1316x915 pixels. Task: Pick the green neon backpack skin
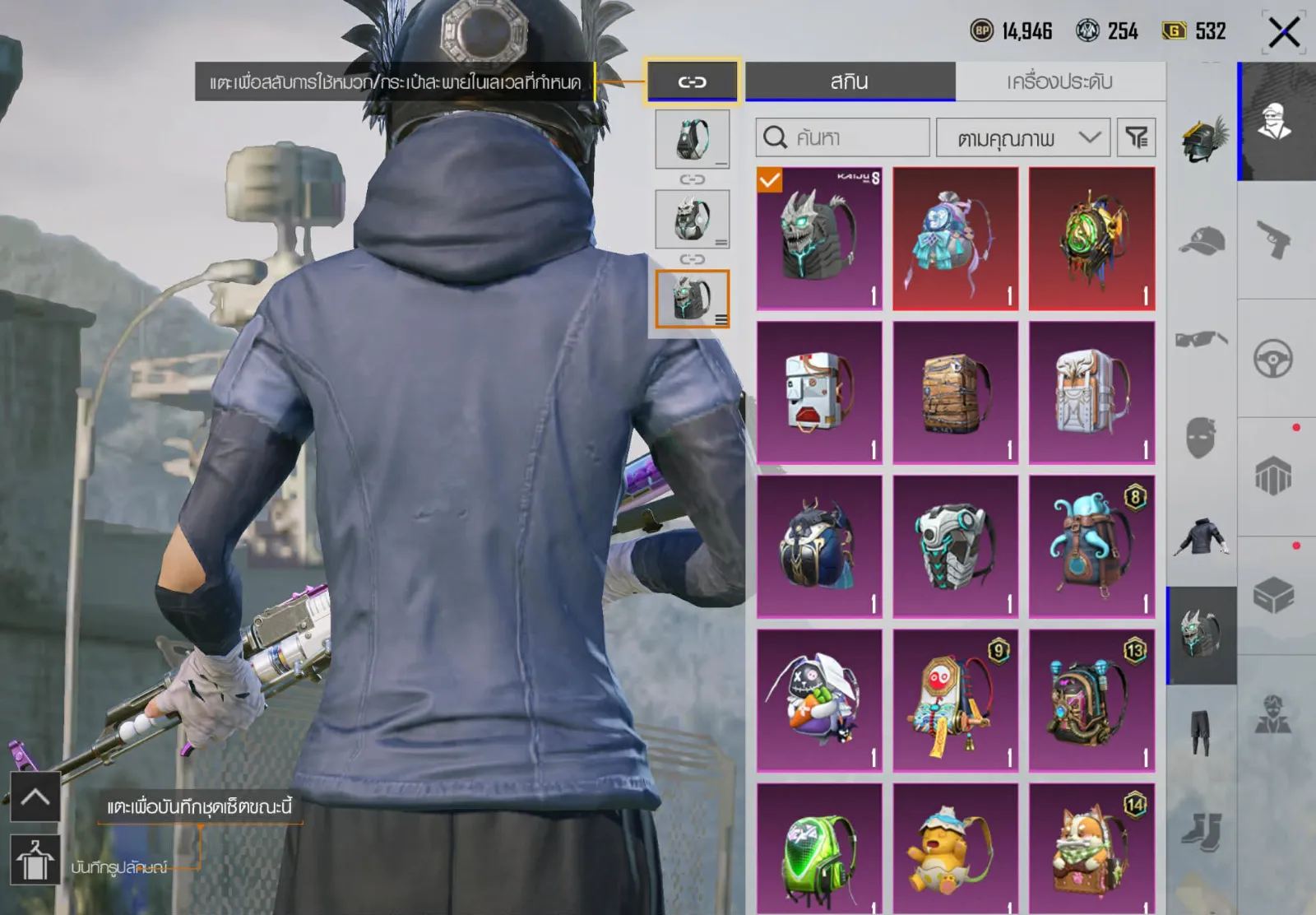(819, 849)
